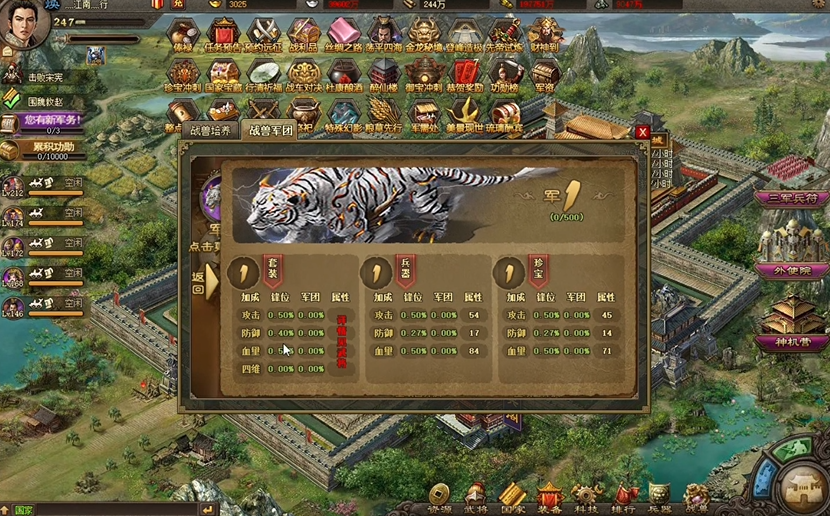Open the 俸禄 salary icon
830x516 pixels.
point(183,35)
